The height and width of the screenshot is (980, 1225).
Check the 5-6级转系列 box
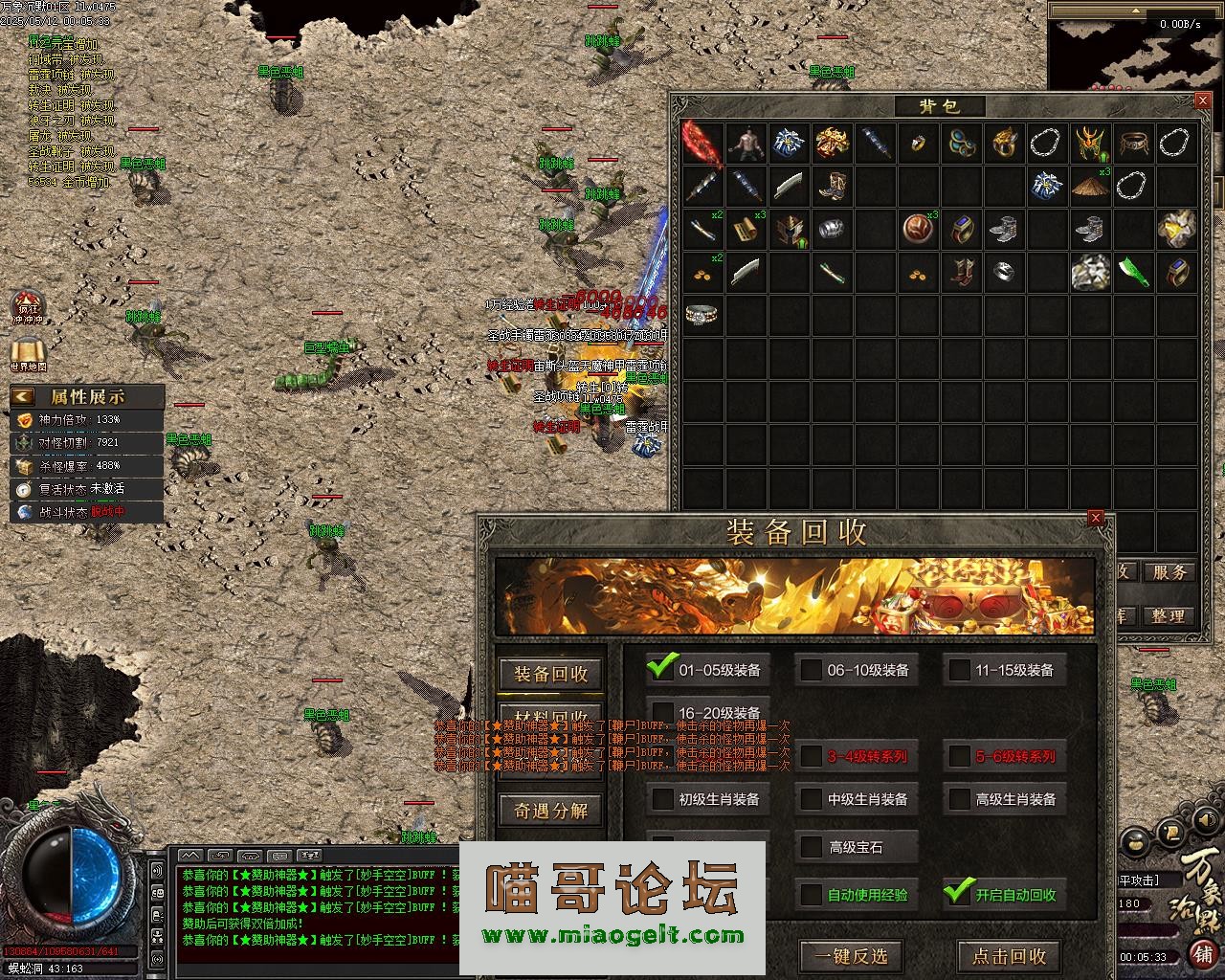[959, 756]
